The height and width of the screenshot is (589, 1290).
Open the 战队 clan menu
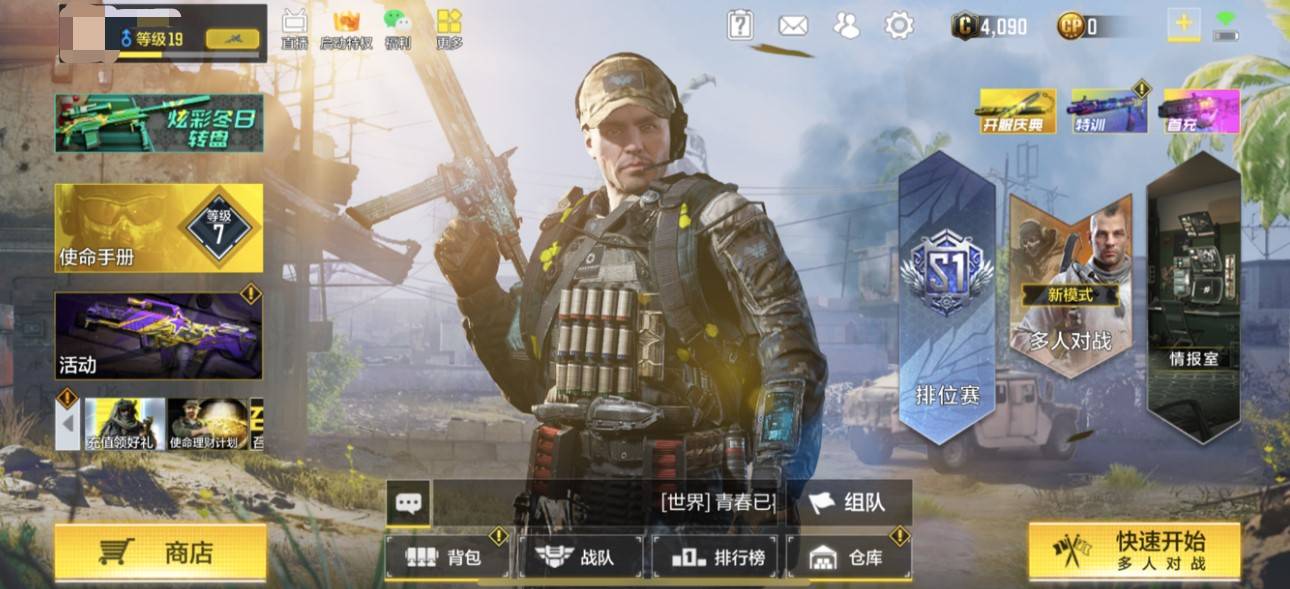(x=580, y=557)
